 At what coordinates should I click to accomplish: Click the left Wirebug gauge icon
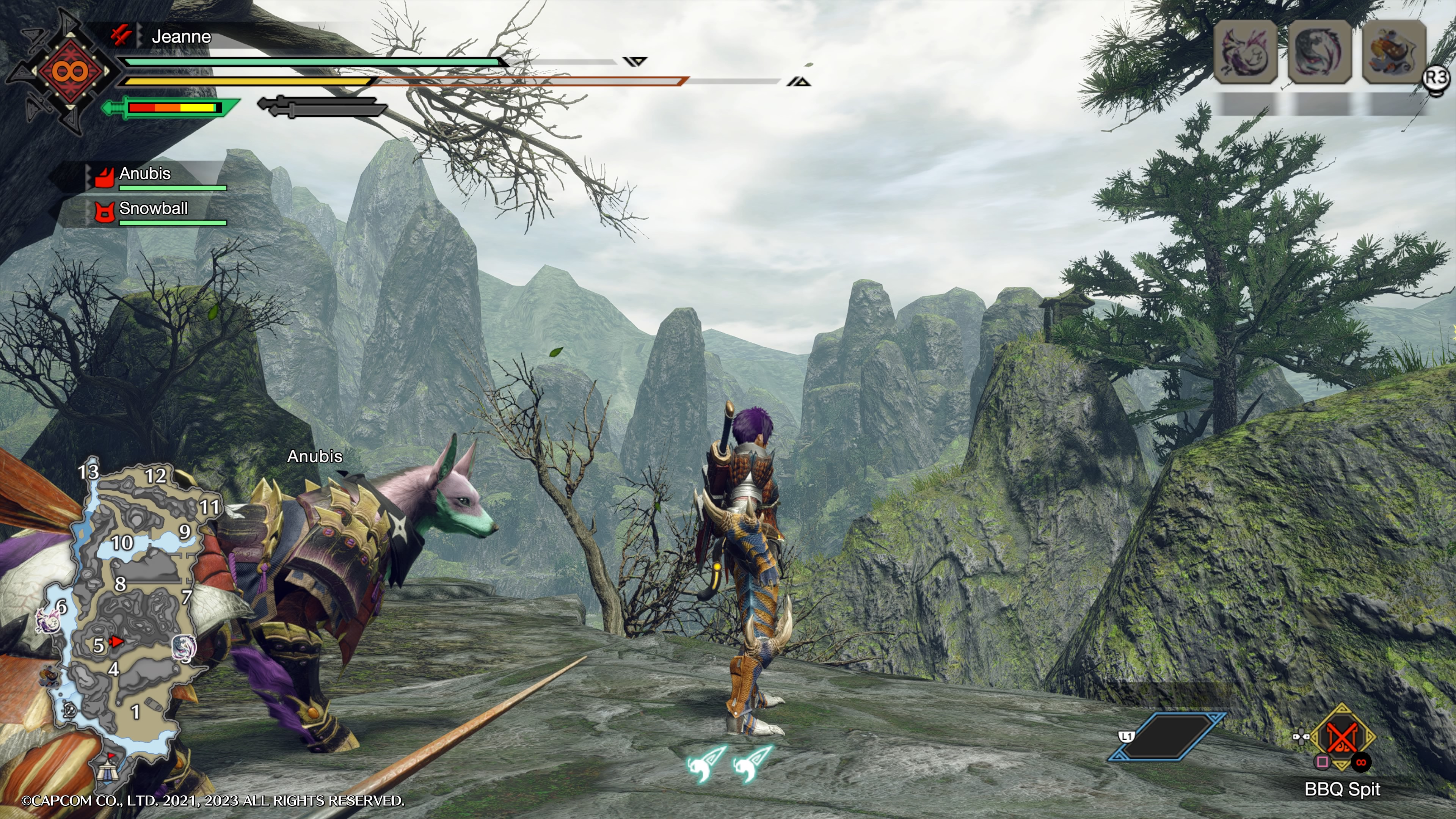pyautogui.click(x=705, y=764)
